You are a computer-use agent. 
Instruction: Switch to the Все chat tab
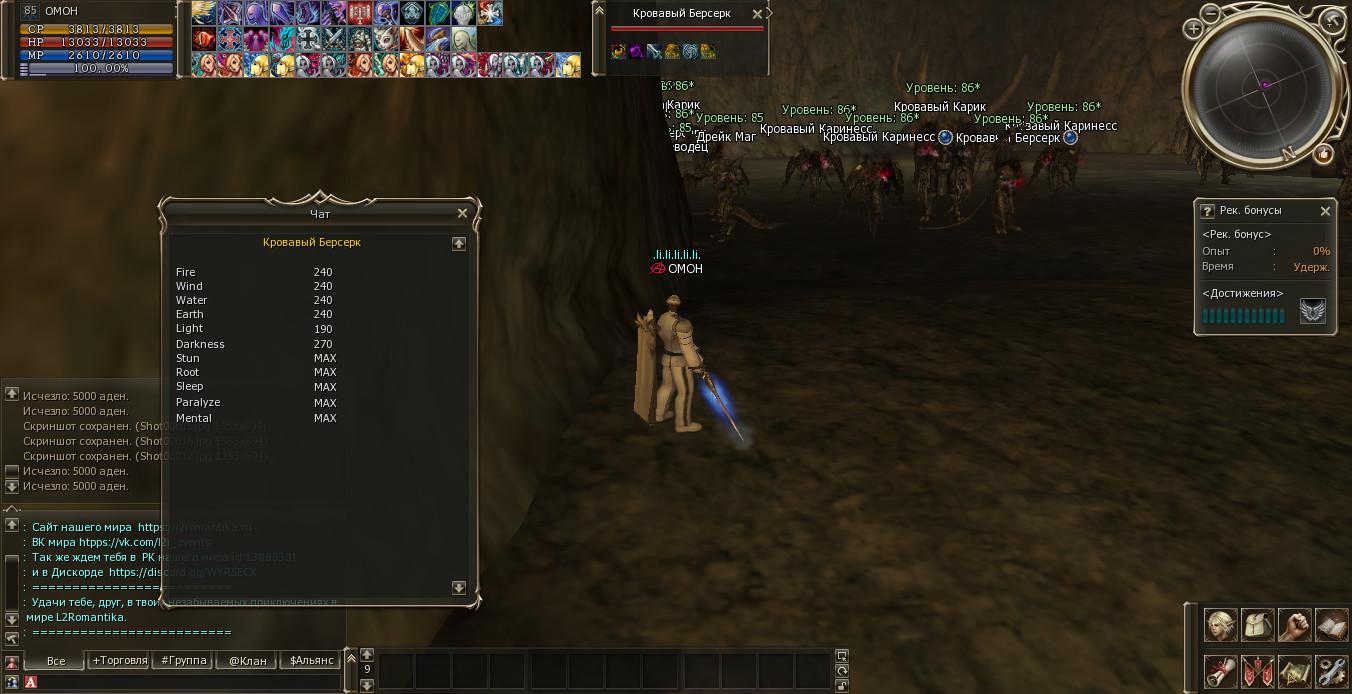[x=56, y=661]
